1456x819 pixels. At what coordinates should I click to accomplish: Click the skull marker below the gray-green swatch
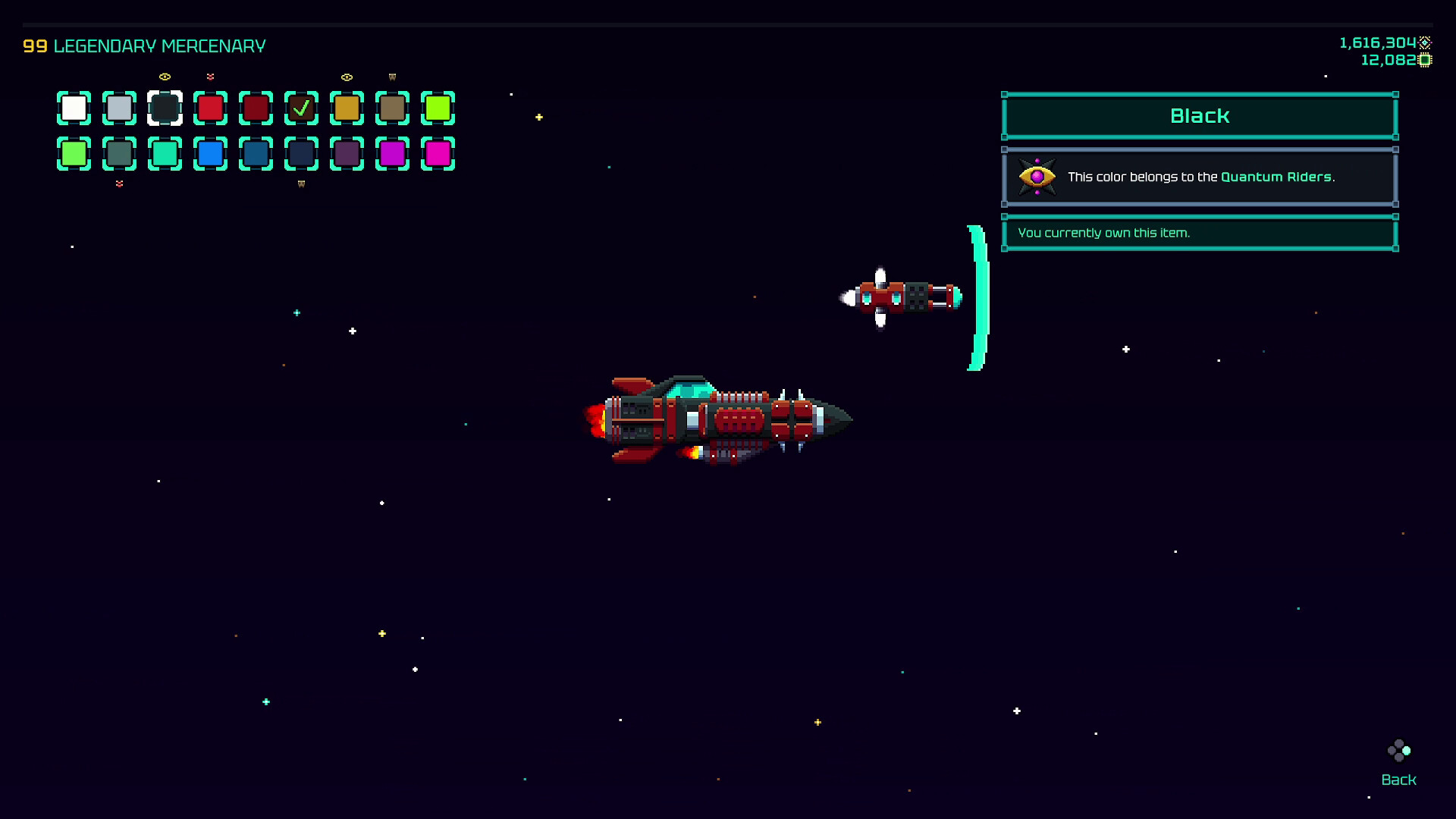(119, 184)
